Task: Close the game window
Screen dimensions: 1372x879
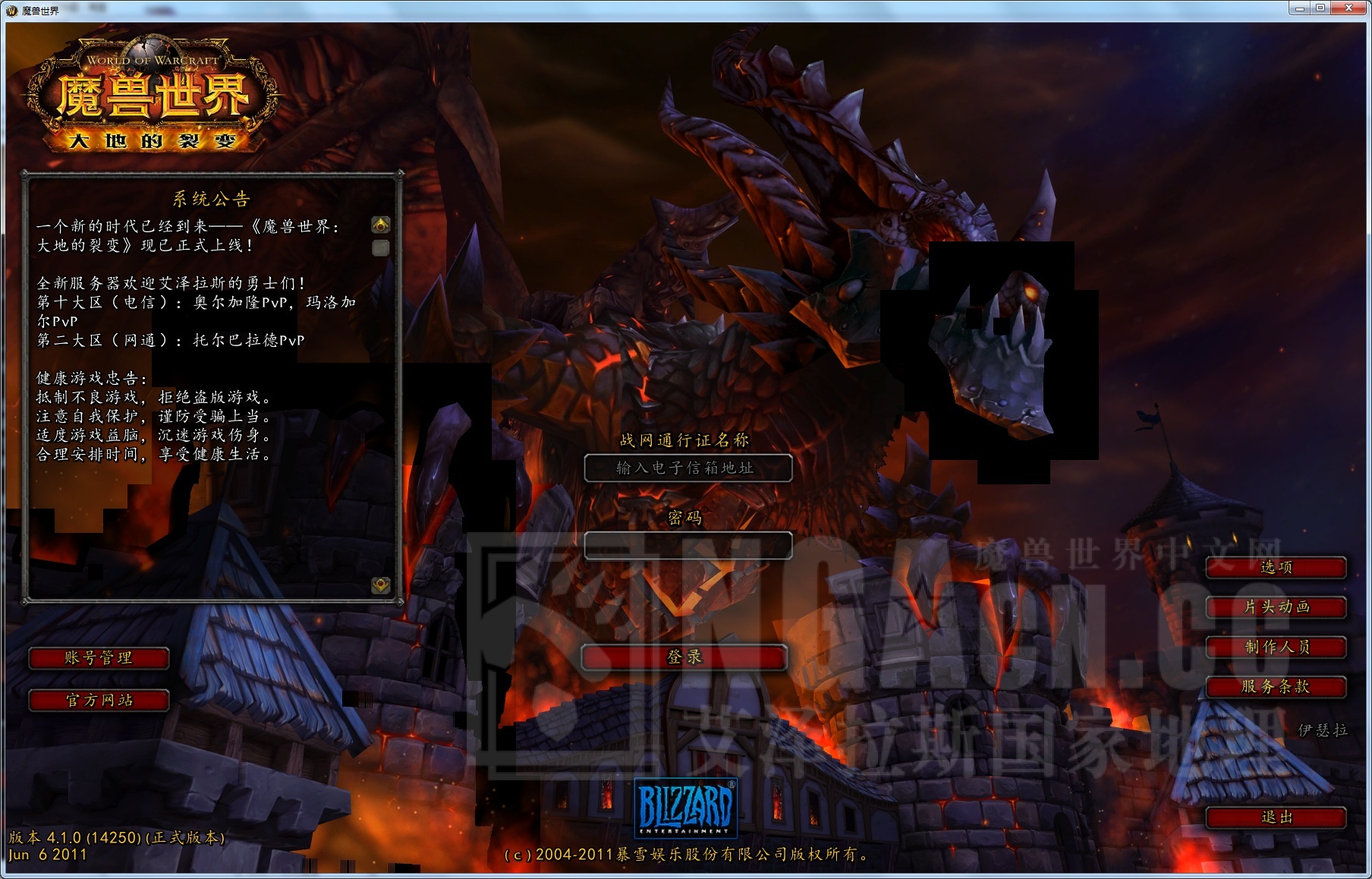Action: pos(1349,8)
